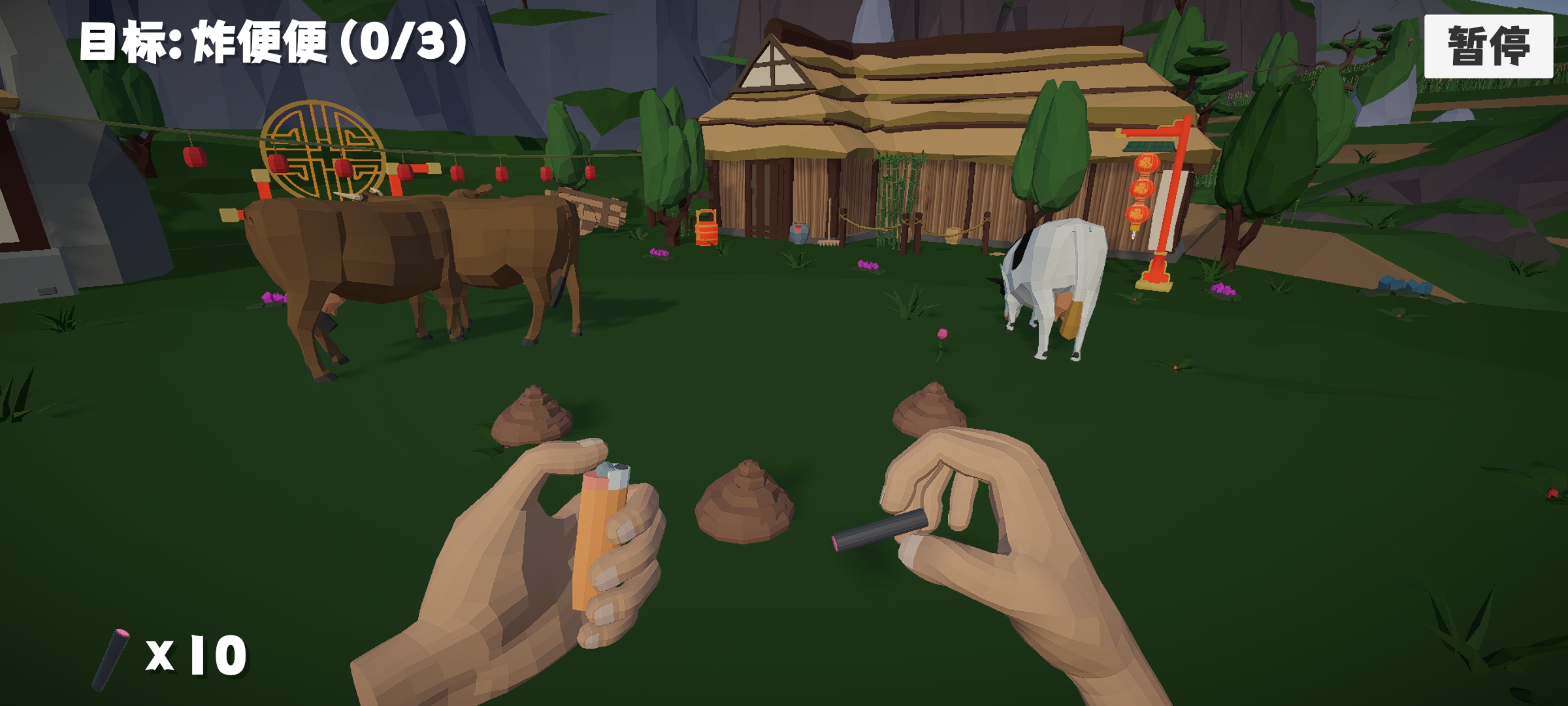Select the firecracker item icon
The height and width of the screenshot is (706, 1568).
point(111,658)
